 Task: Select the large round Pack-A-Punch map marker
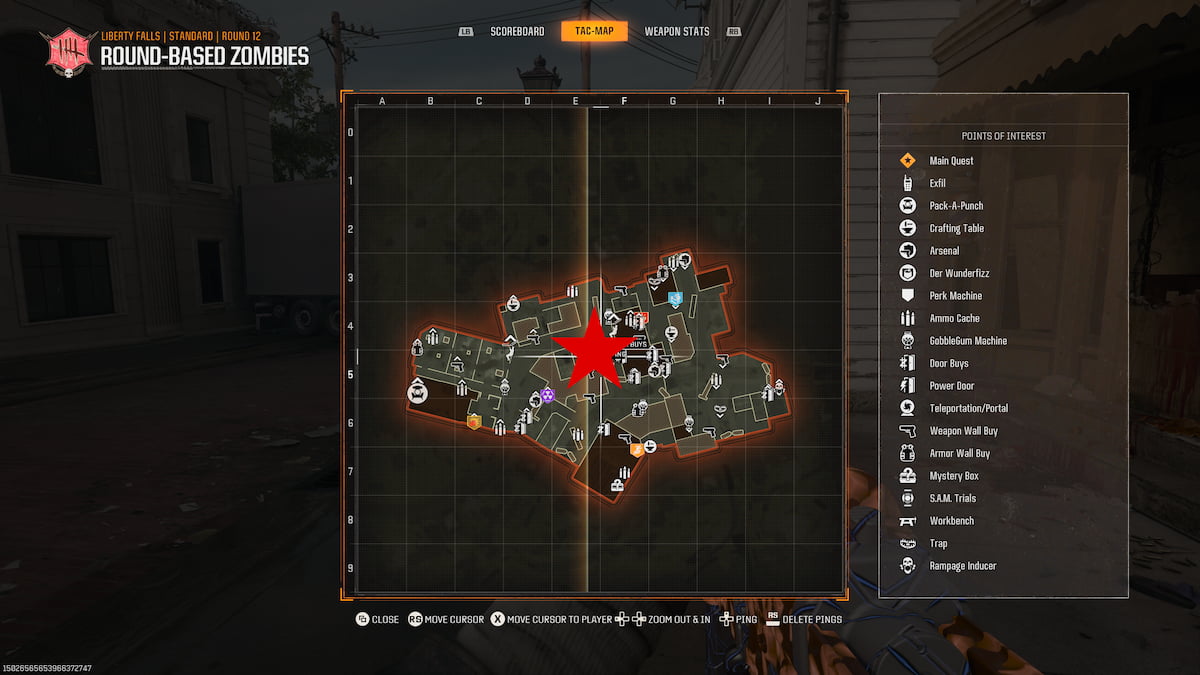[x=418, y=393]
